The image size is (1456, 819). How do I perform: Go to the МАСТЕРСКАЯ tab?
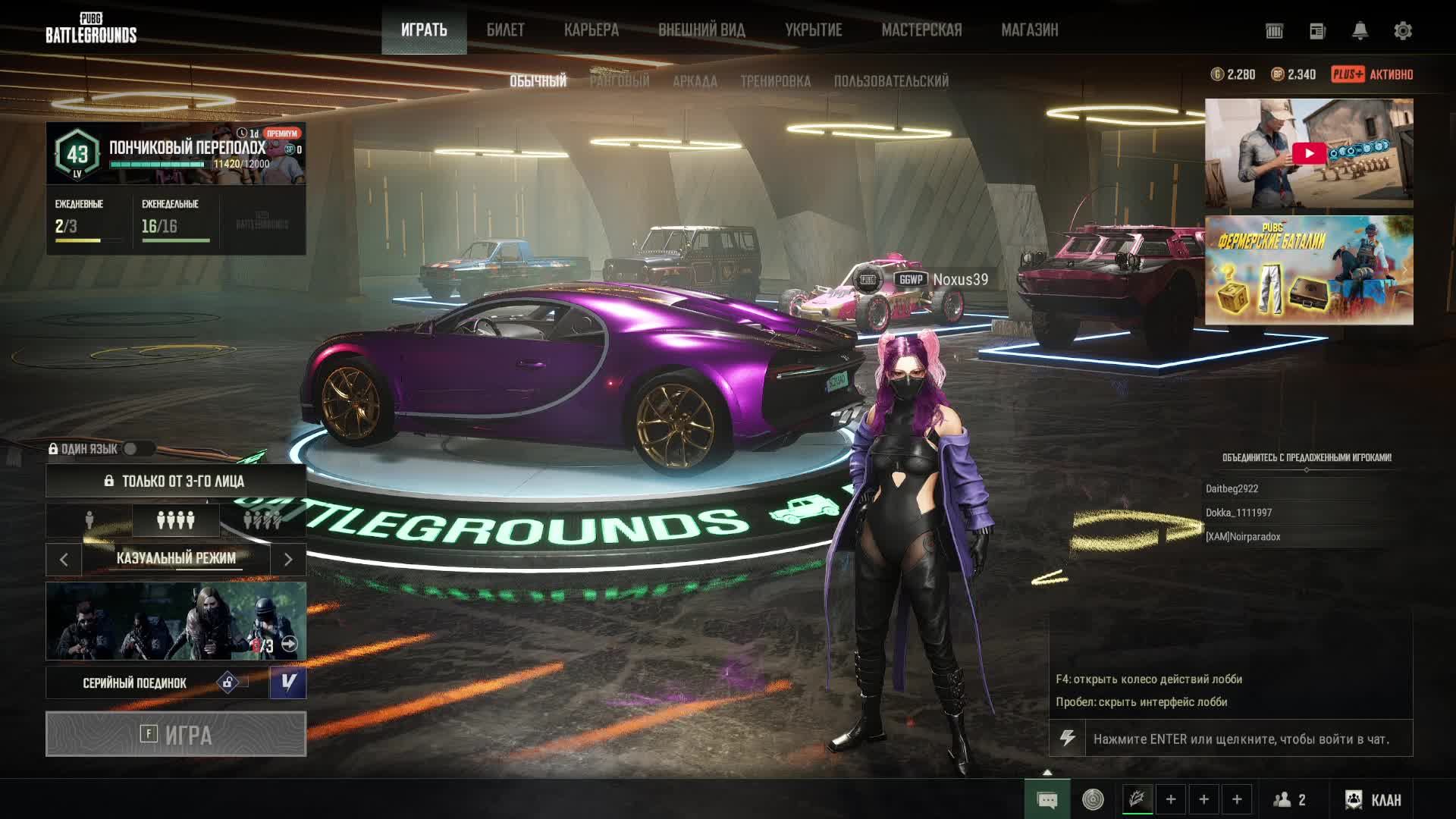click(921, 30)
